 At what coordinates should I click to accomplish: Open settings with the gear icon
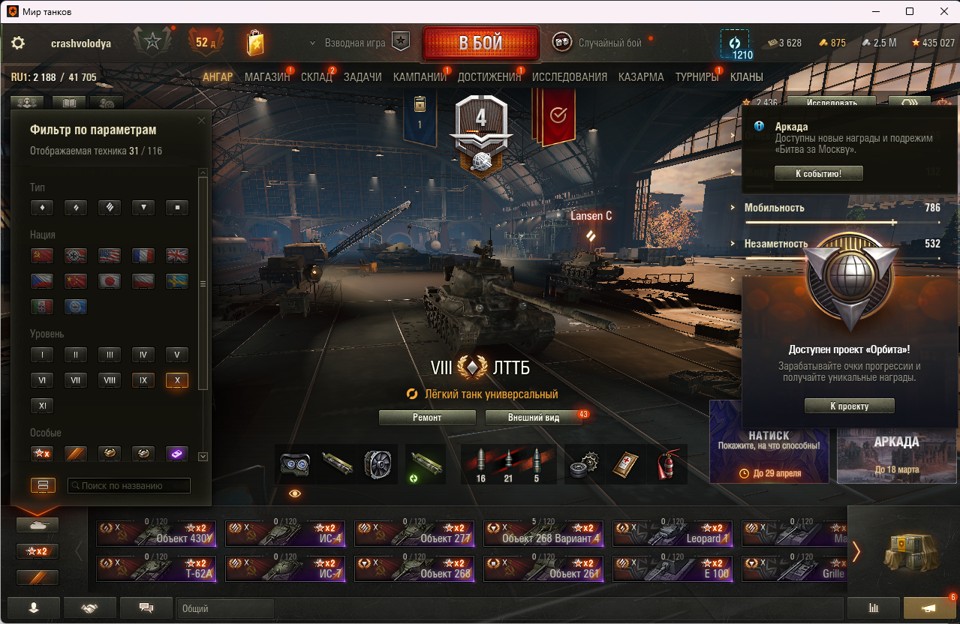[18, 44]
